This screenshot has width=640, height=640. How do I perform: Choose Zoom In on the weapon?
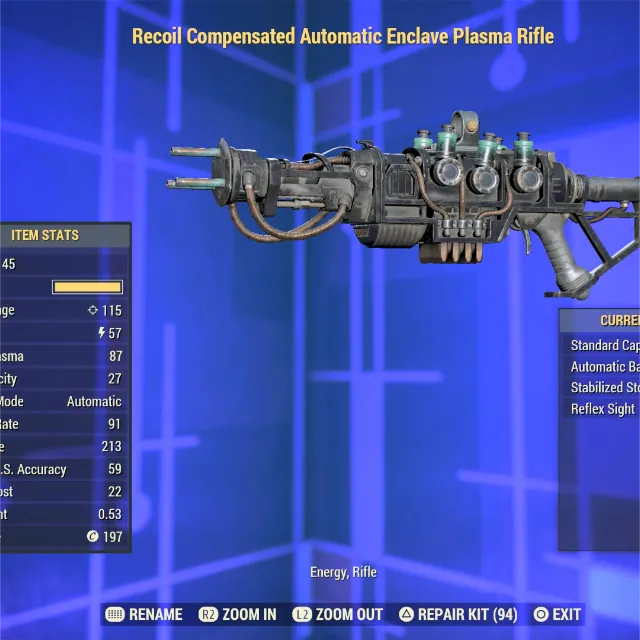(238, 614)
